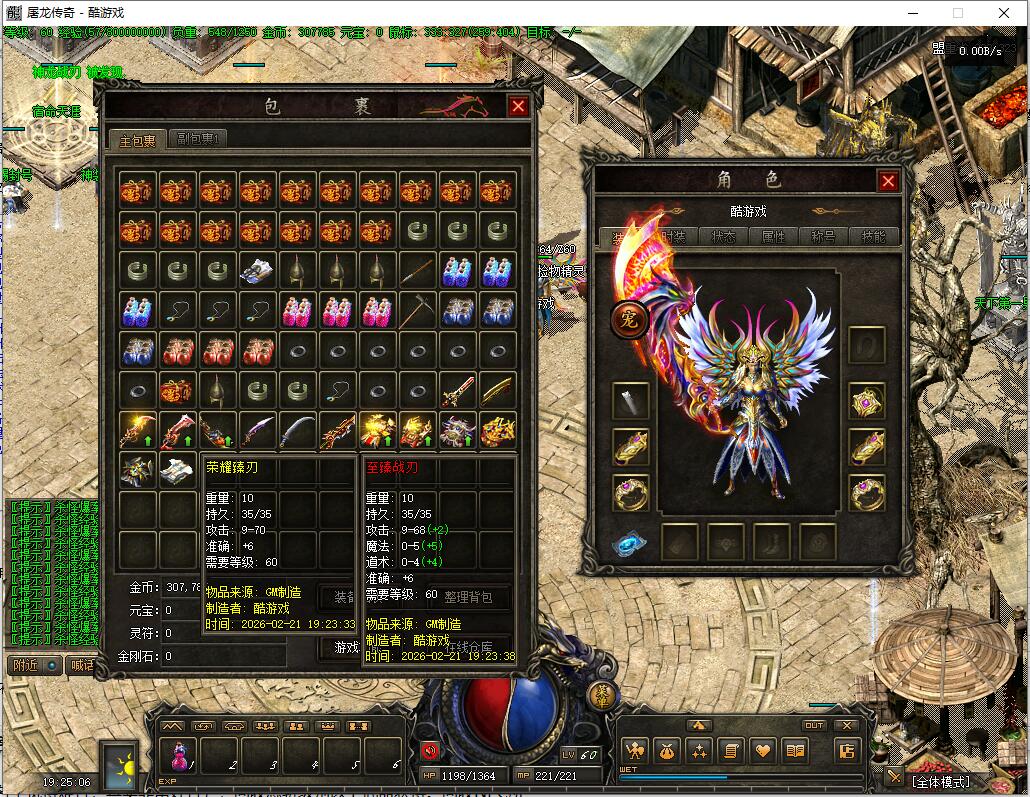
Task: Close the 角色 character panel
Action: click(x=888, y=181)
